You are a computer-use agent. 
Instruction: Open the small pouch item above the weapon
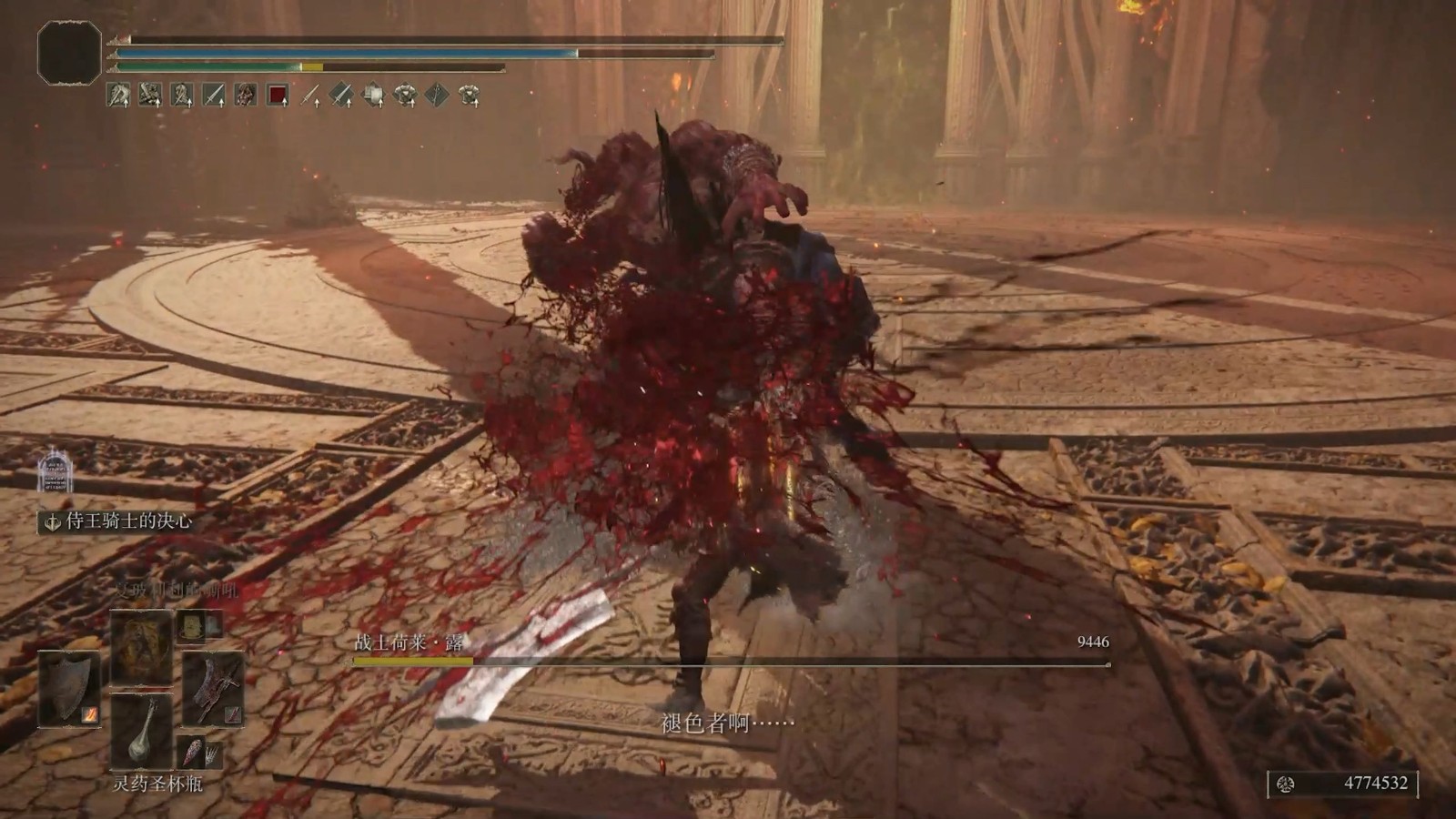[199, 624]
